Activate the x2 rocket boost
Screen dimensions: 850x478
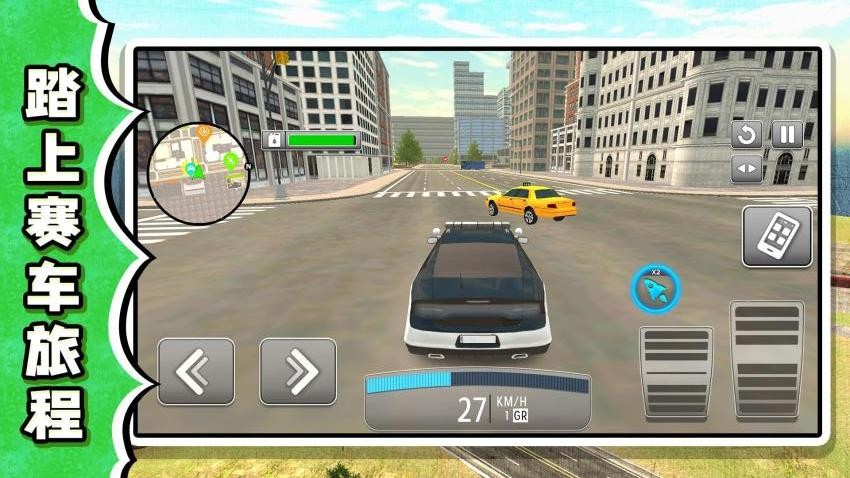coord(655,290)
